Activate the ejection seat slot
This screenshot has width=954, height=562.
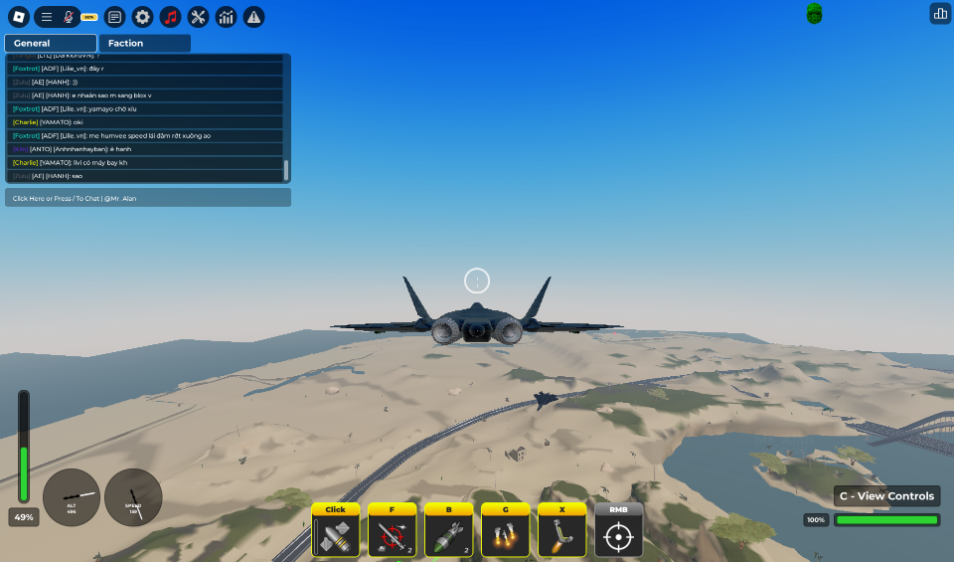click(562, 534)
